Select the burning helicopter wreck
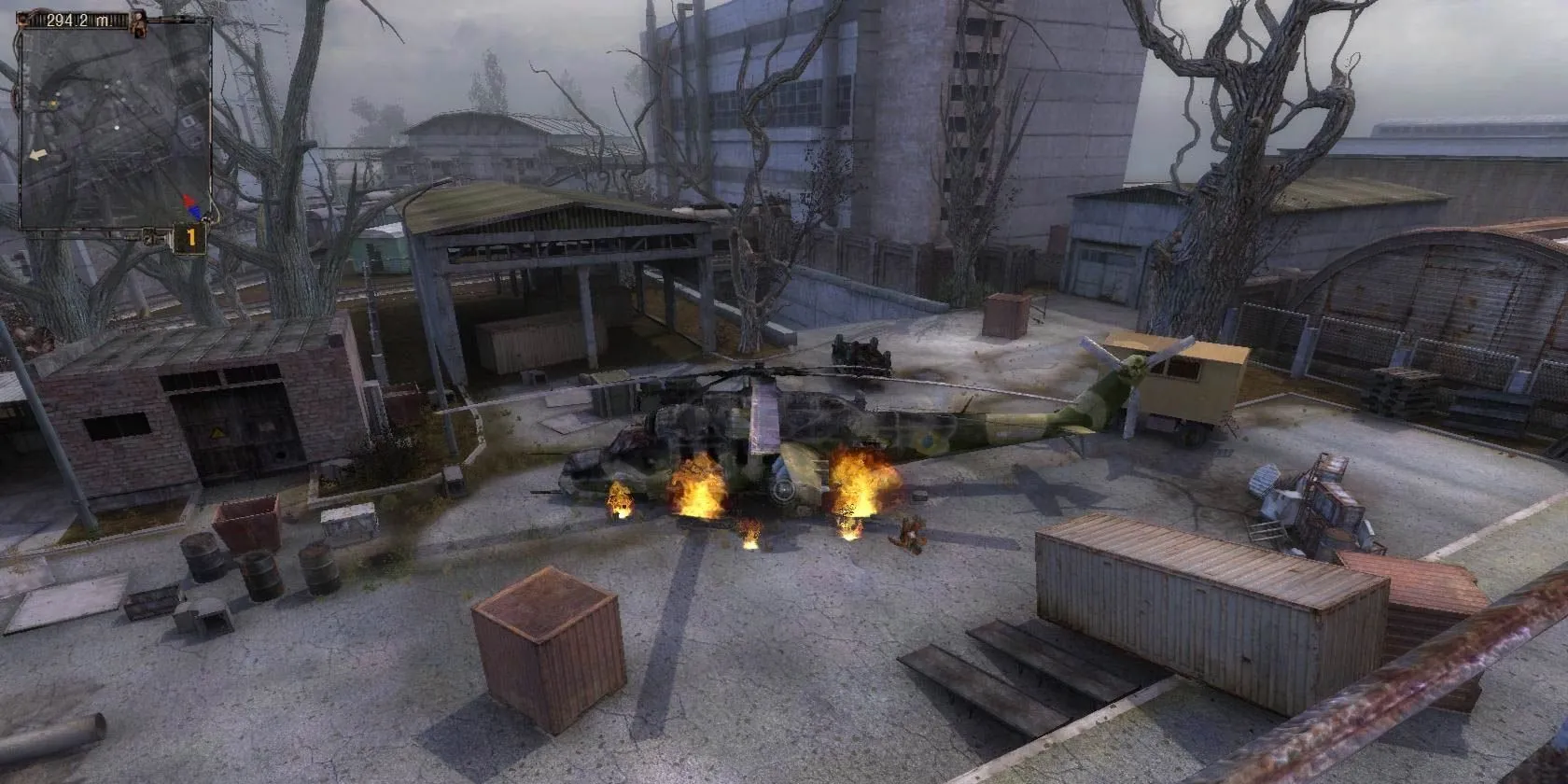The width and height of the screenshot is (1568, 784). coord(793,439)
